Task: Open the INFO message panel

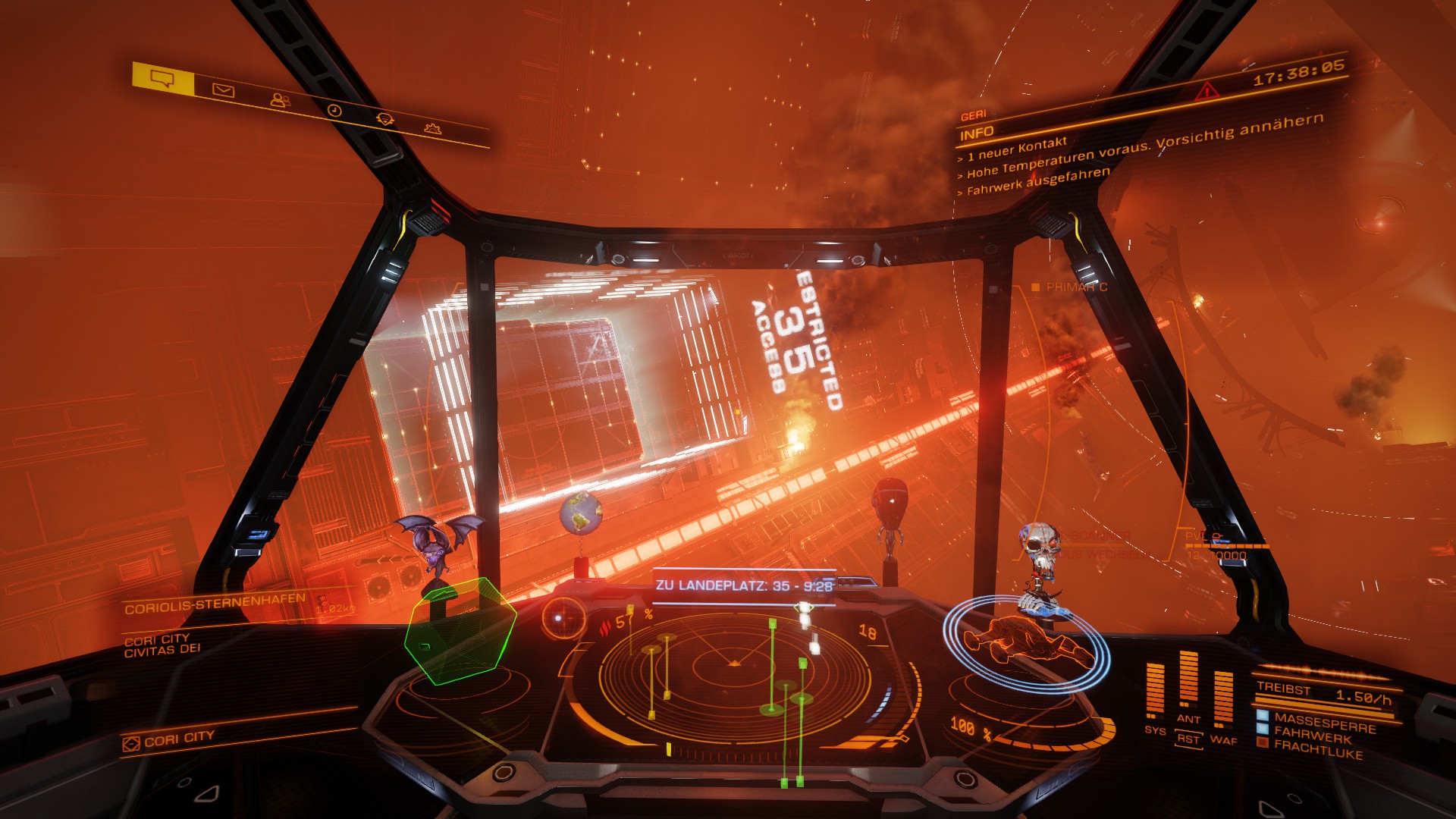Action: [x=977, y=133]
